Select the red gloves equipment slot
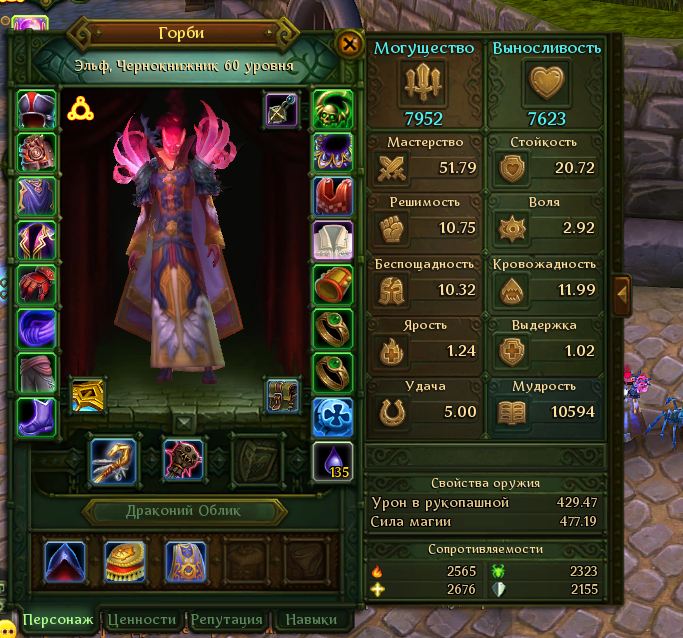This screenshot has width=683, height=638. point(37,285)
